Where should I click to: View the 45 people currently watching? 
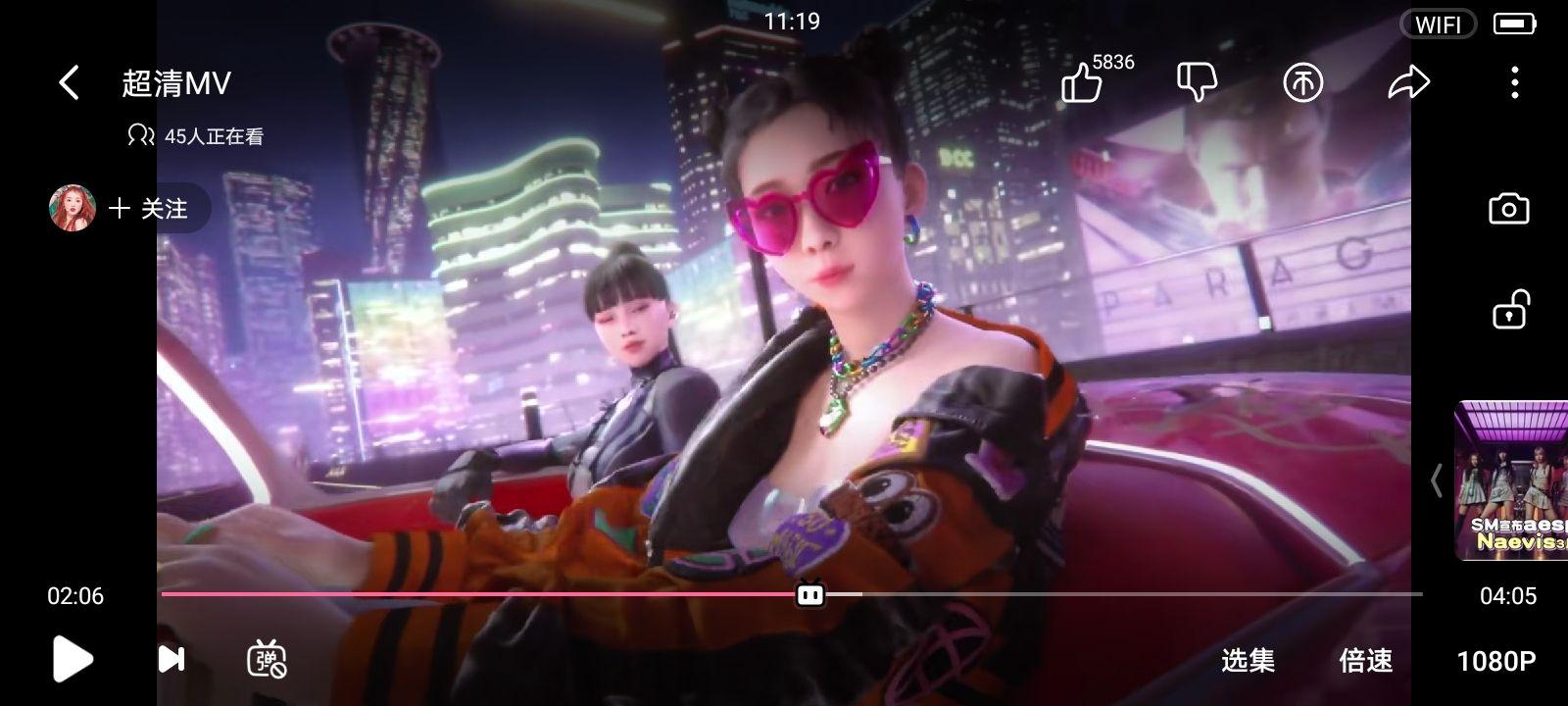pyautogui.click(x=201, y=136)
